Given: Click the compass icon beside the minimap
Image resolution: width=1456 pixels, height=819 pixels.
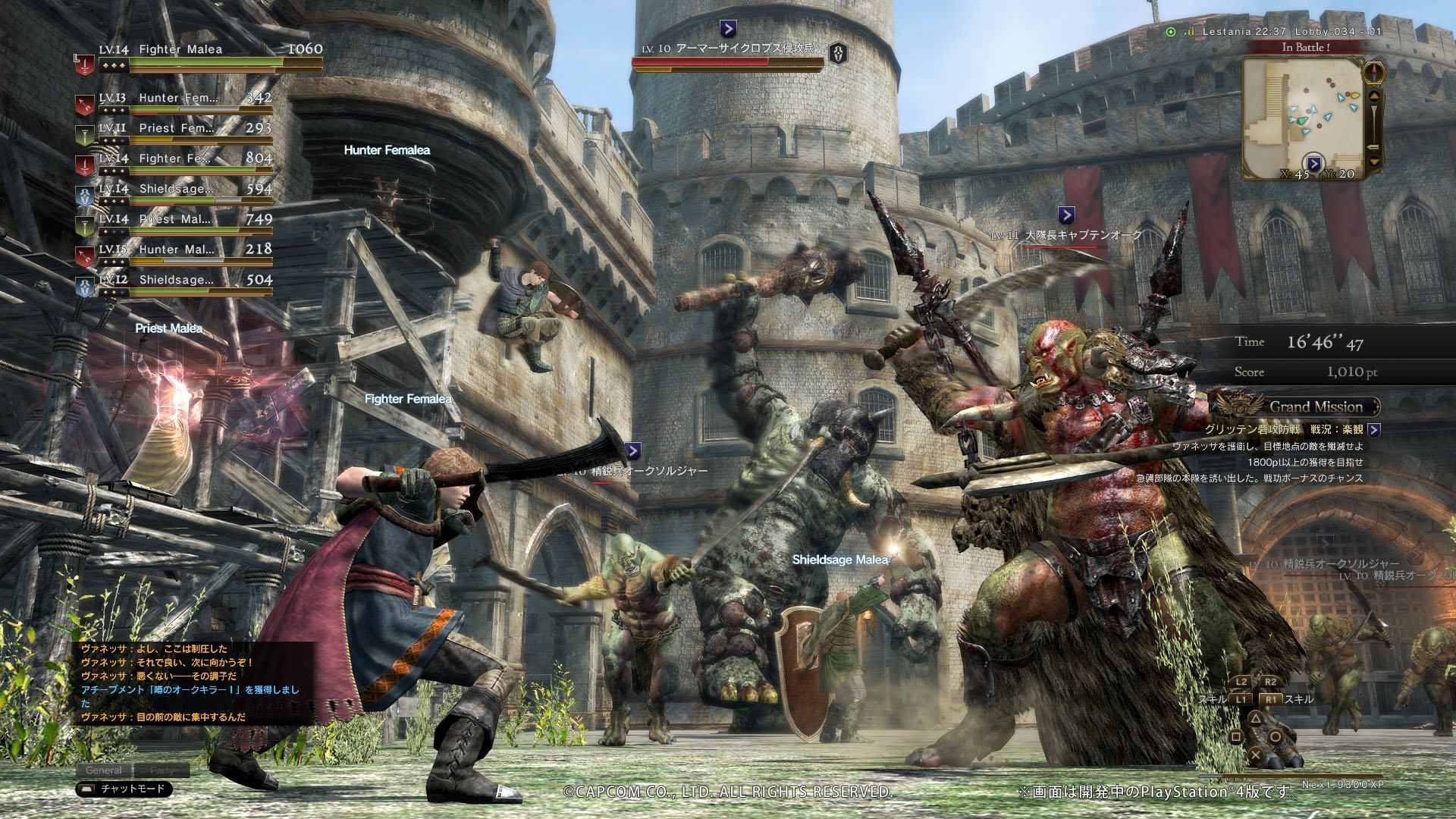Looking at the screenshot, I should [1374, 74].
